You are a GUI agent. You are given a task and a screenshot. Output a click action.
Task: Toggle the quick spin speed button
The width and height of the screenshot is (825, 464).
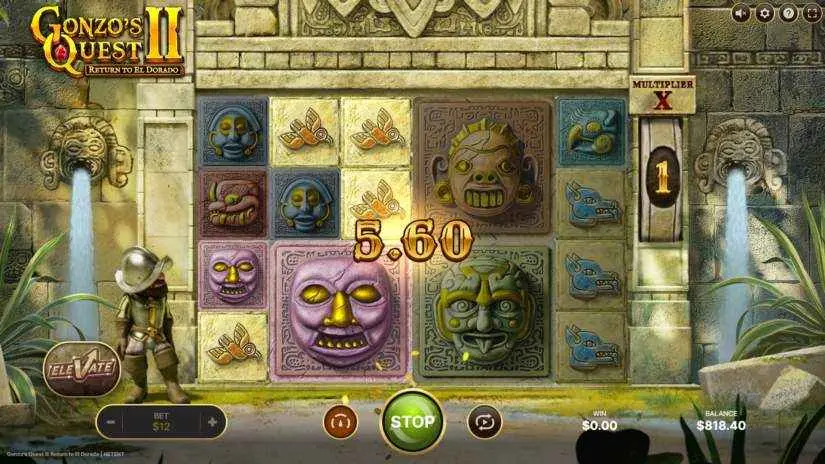340,422
